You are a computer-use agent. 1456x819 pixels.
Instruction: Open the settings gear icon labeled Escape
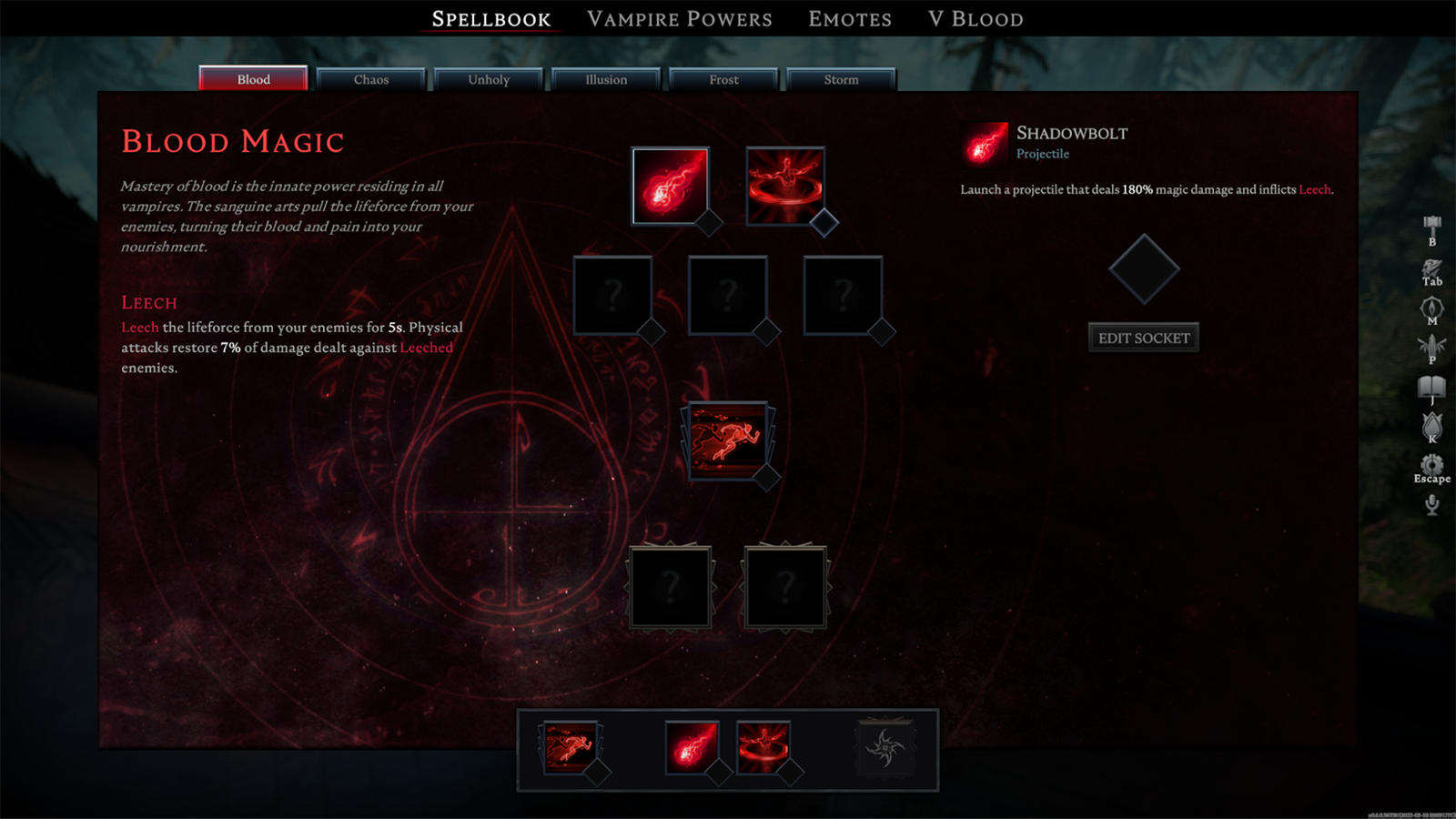[1431, 467]
